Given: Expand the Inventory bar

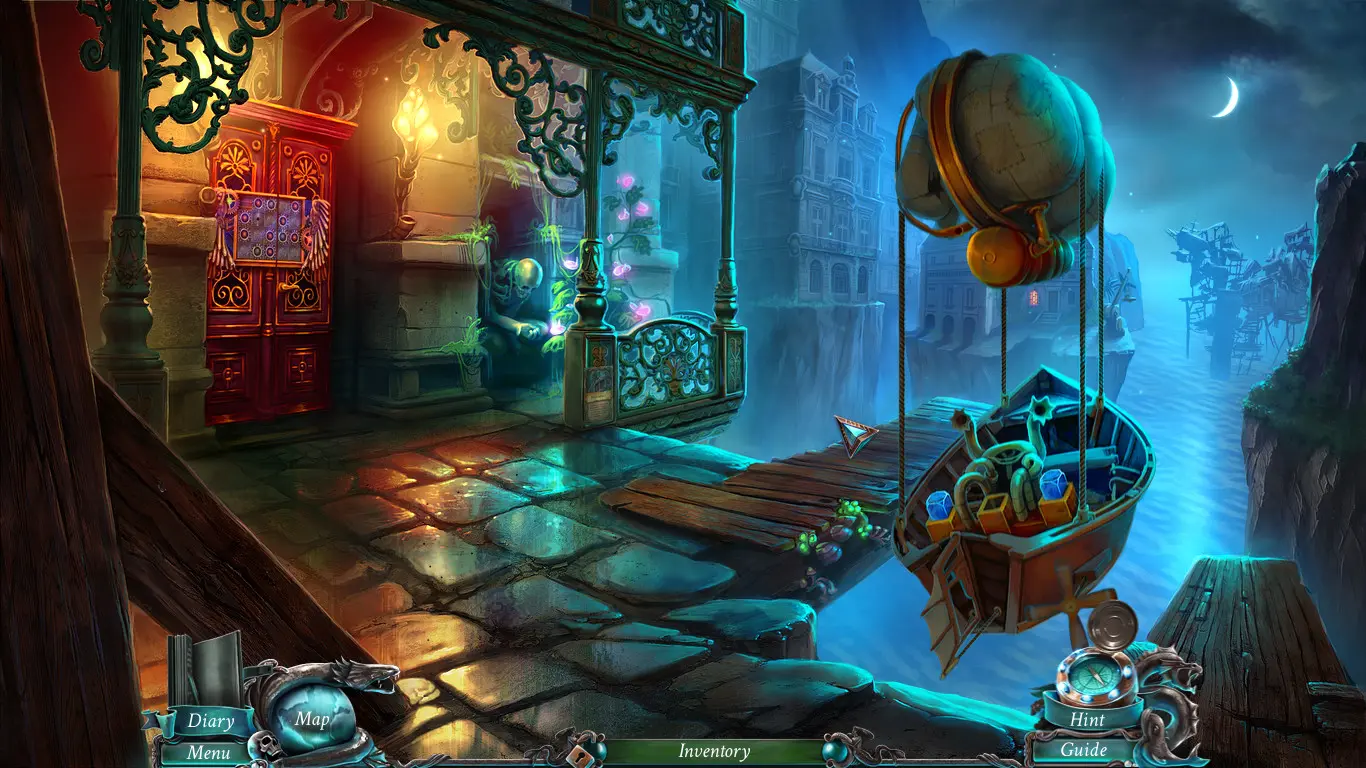Looking at the screenshot, I should [x=714, y=751].
